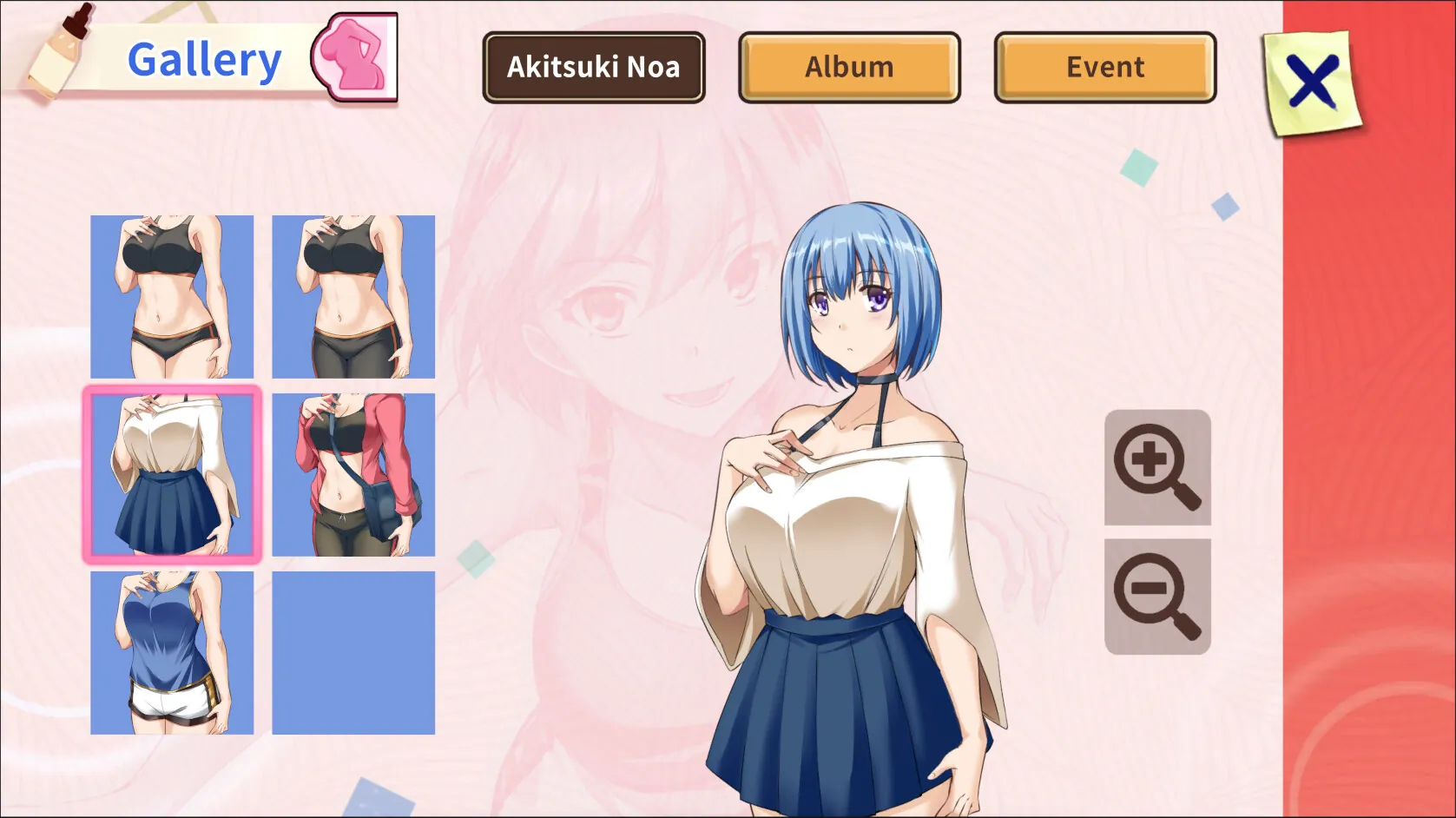Select the pink jacket outfit thumbnail
The width and height of the screenshot is (1456, 818).
[x=352, y=473]
